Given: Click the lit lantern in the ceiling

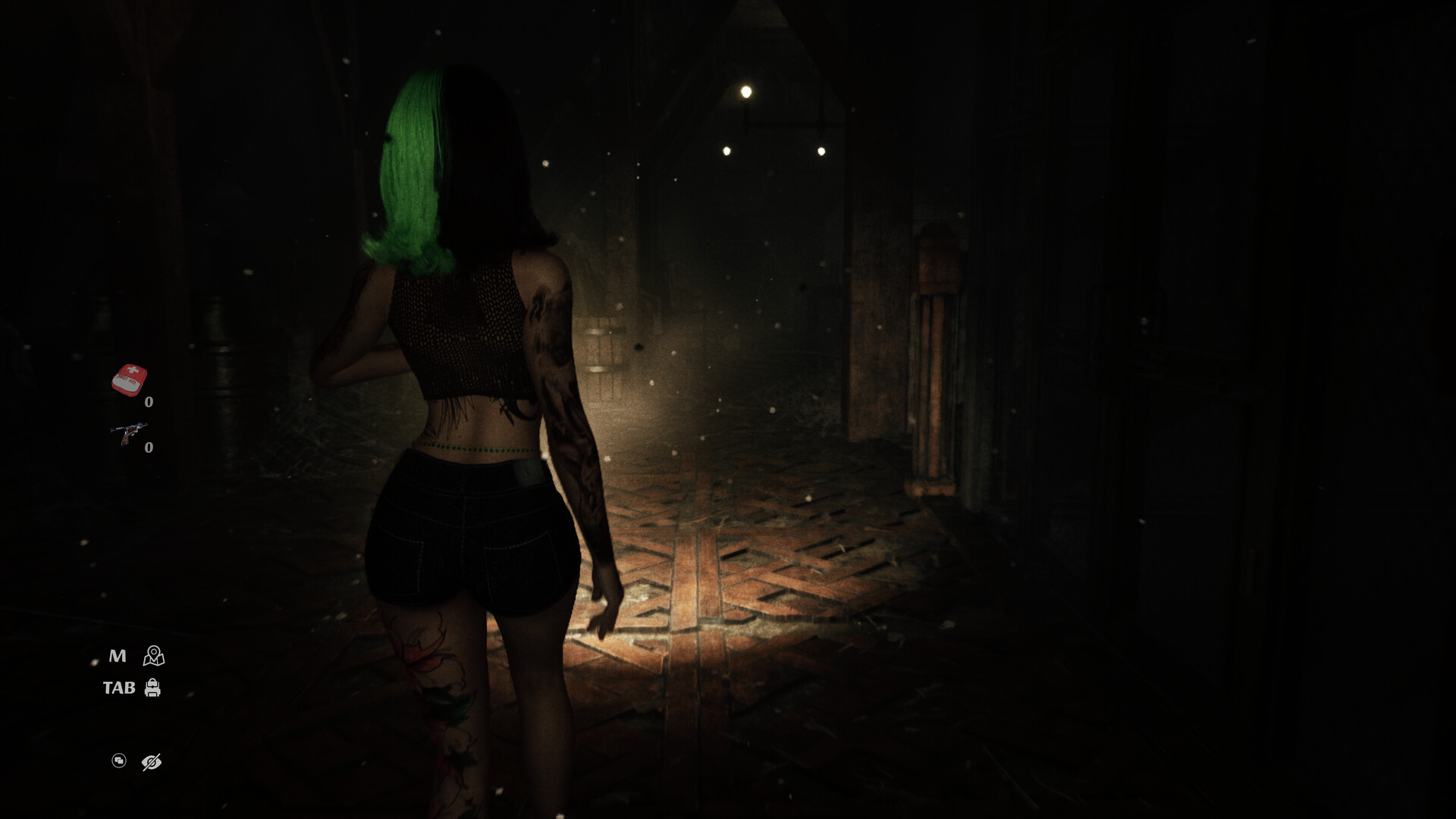Looking at the screenshot, I should click(745, 90).
